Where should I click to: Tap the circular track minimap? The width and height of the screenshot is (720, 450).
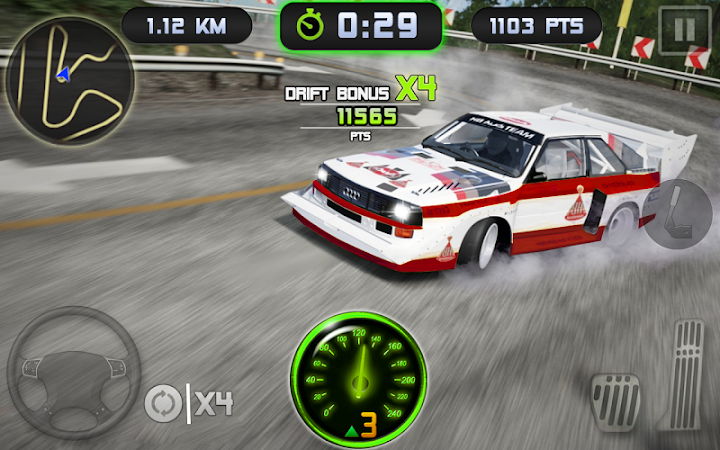click(x=70, y=80)
